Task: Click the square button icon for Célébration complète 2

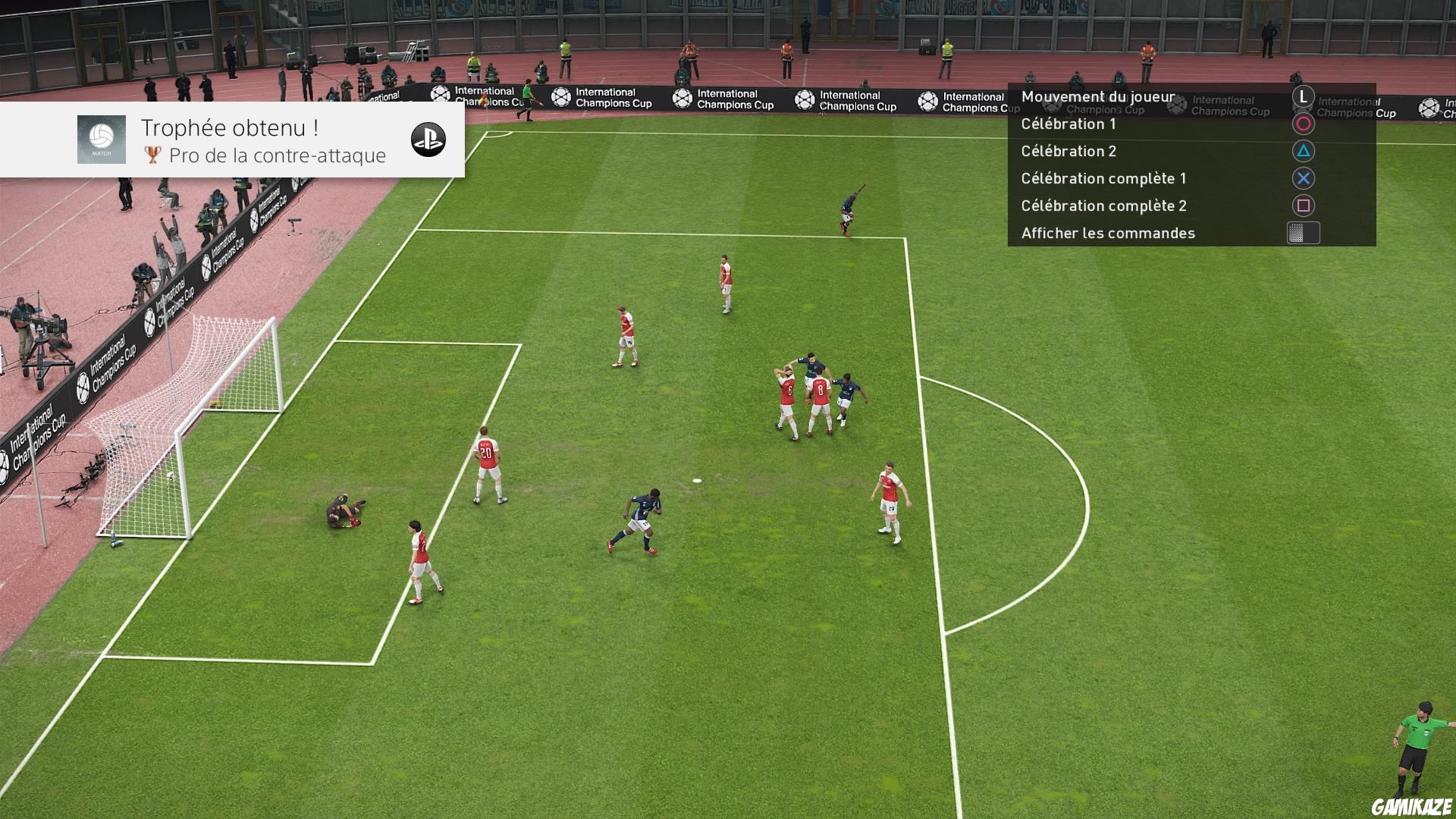Action: point(1303,206)
